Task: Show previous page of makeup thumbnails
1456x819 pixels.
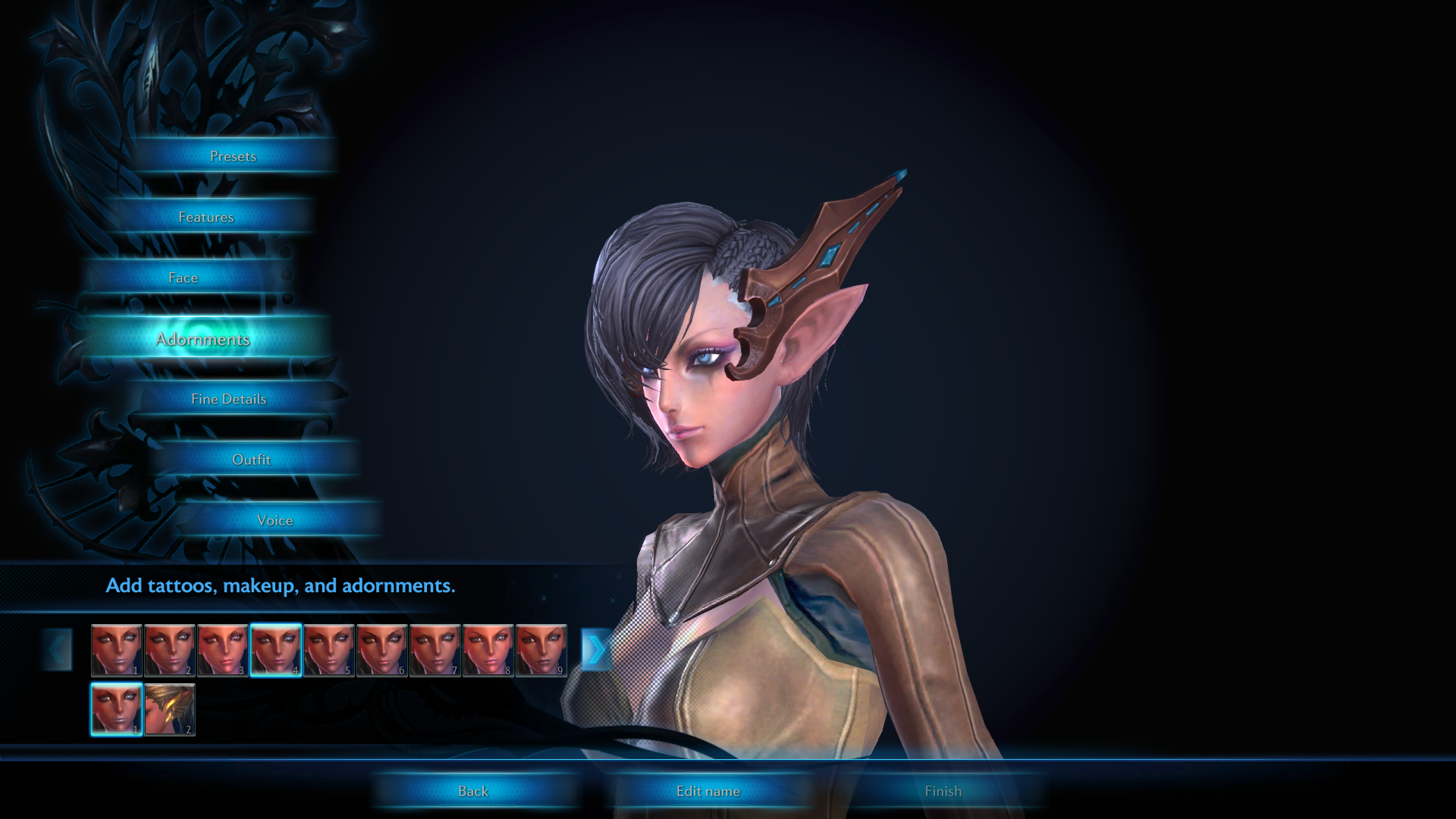Action: point(58,650)
